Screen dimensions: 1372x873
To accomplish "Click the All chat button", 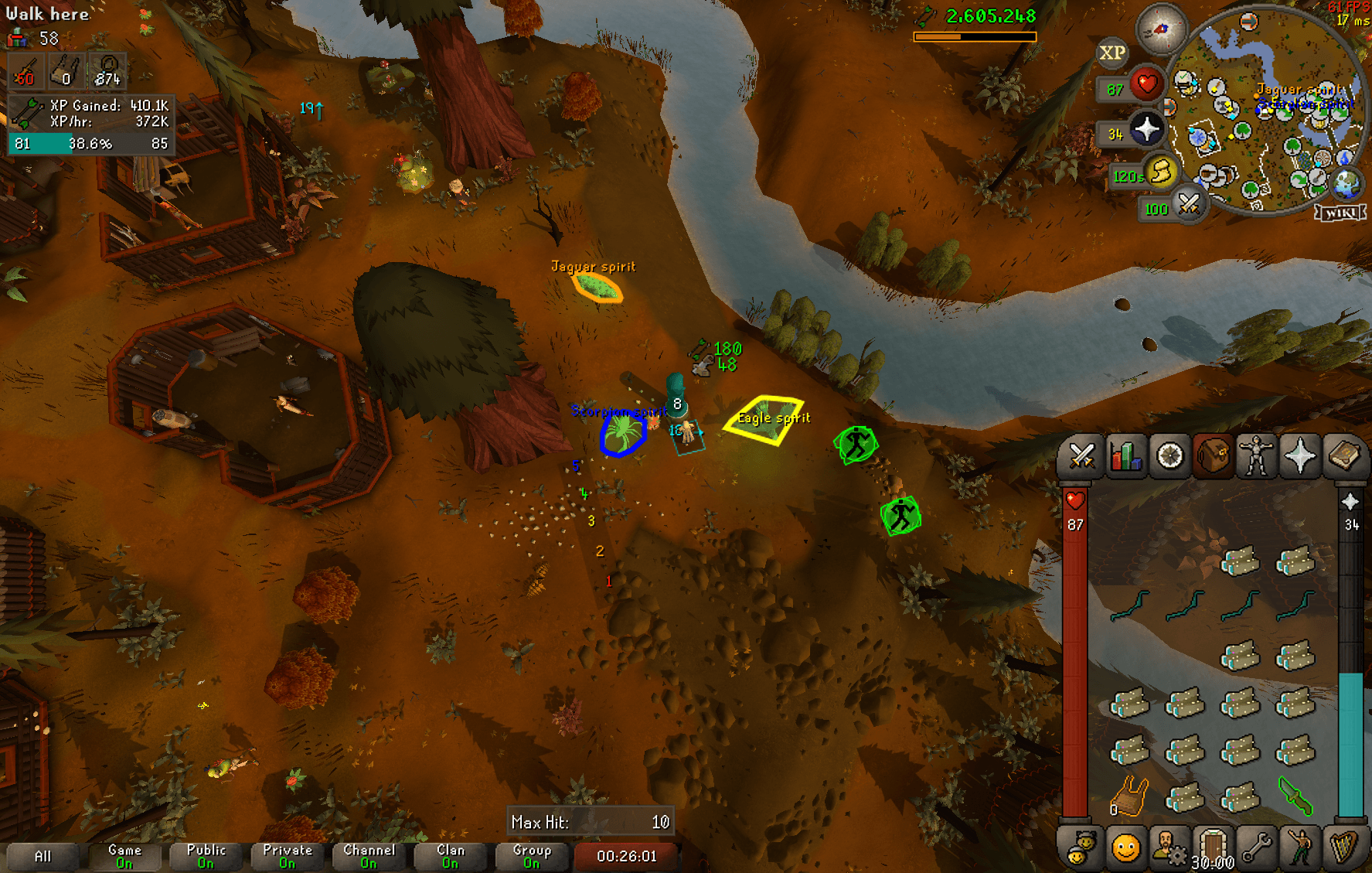I will [43, 856].
